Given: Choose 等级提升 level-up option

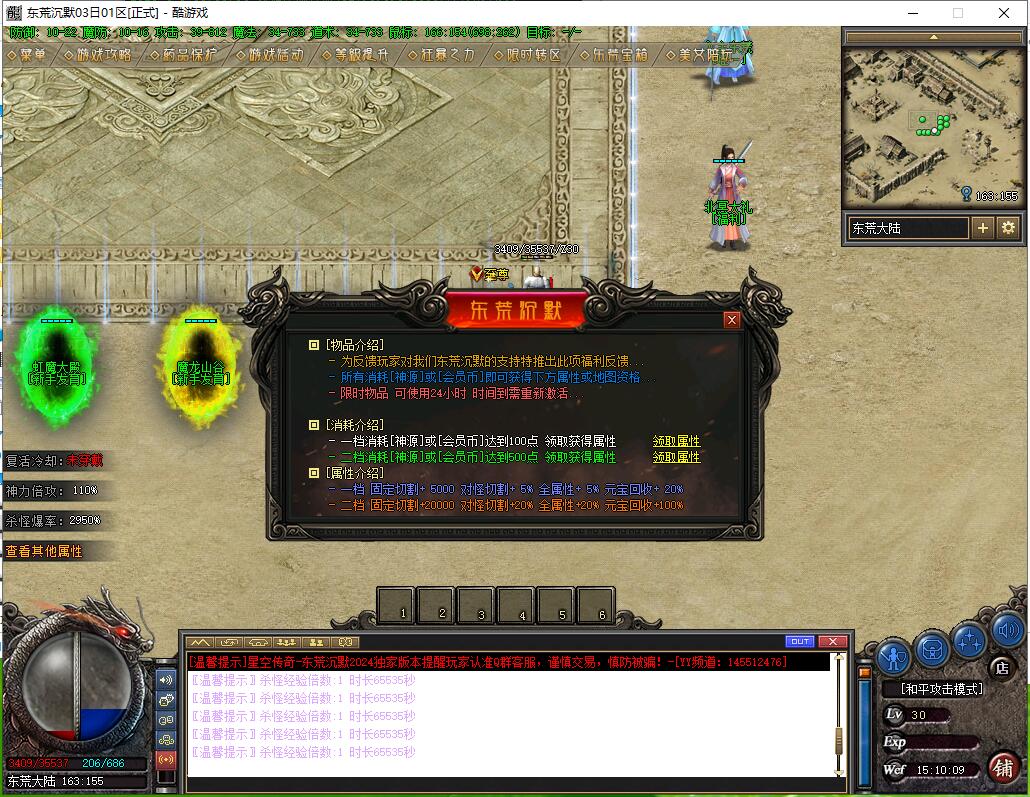Looking at the screenshot, I should click(x=355, y=55).
